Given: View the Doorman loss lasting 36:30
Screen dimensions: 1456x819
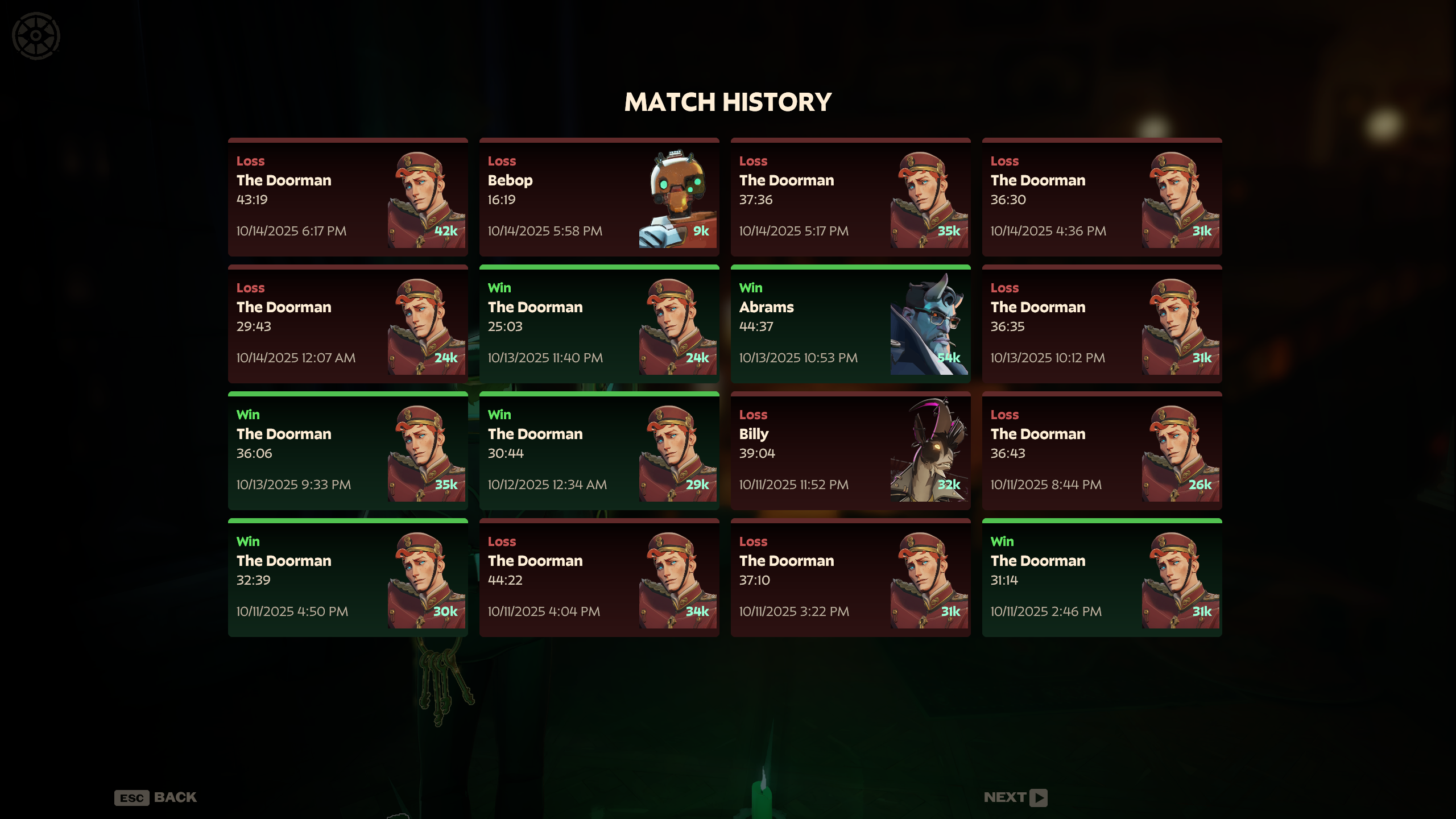Looking at the screenshot, I should pos(1102,197).
